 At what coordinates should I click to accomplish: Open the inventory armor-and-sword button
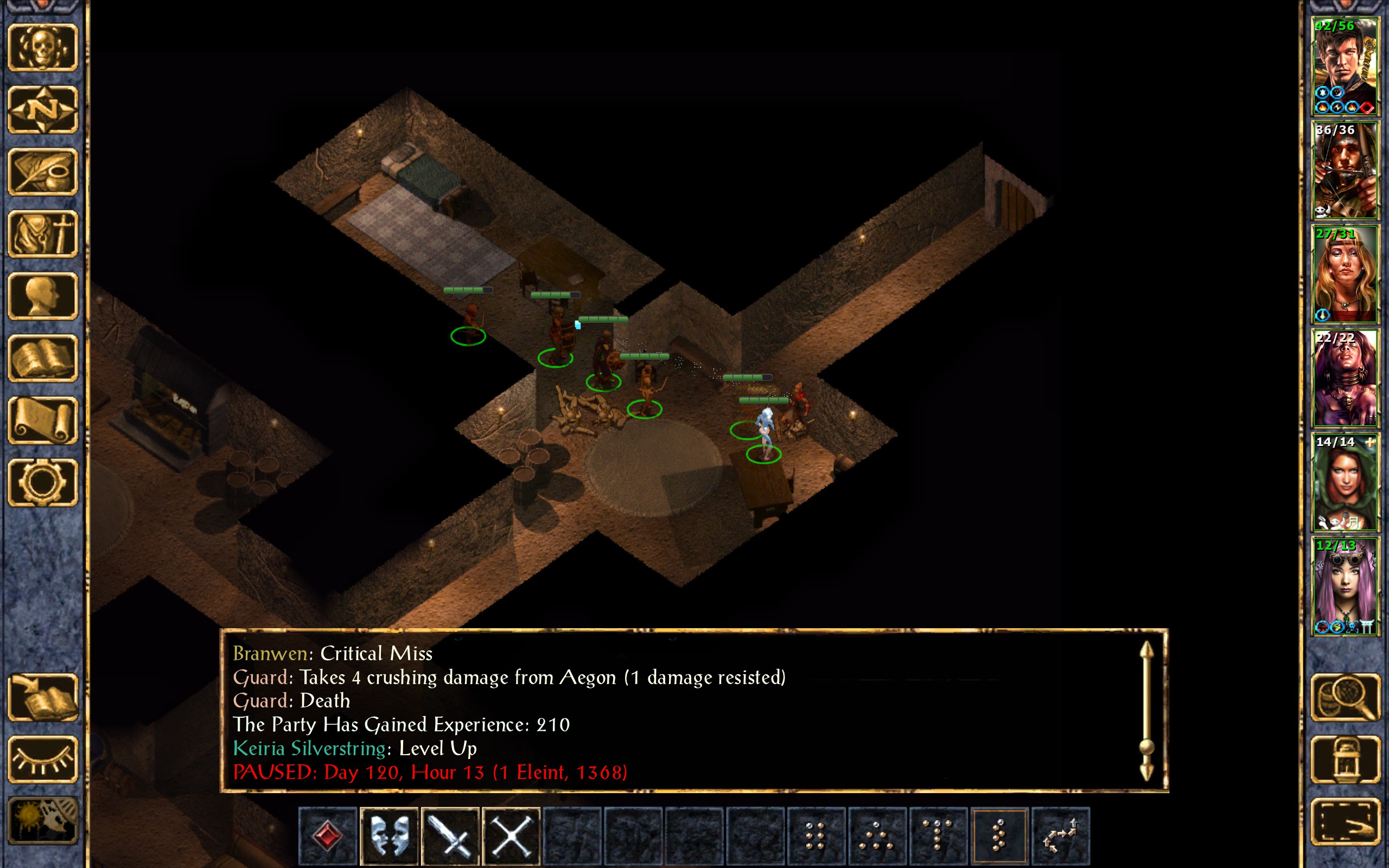tap(43, 234)
